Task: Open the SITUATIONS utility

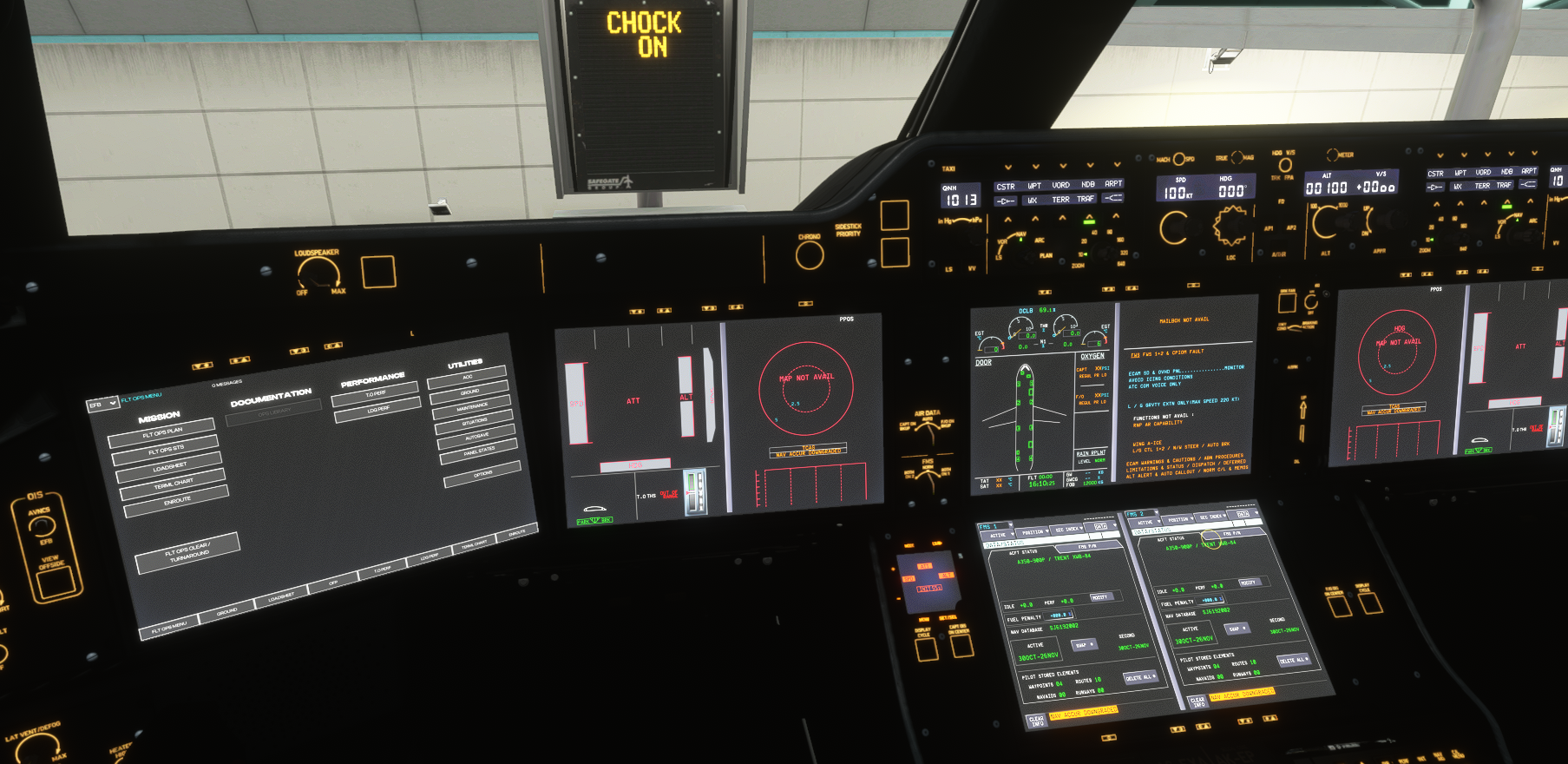Action: pyautogui.click(x=475, y=422)
